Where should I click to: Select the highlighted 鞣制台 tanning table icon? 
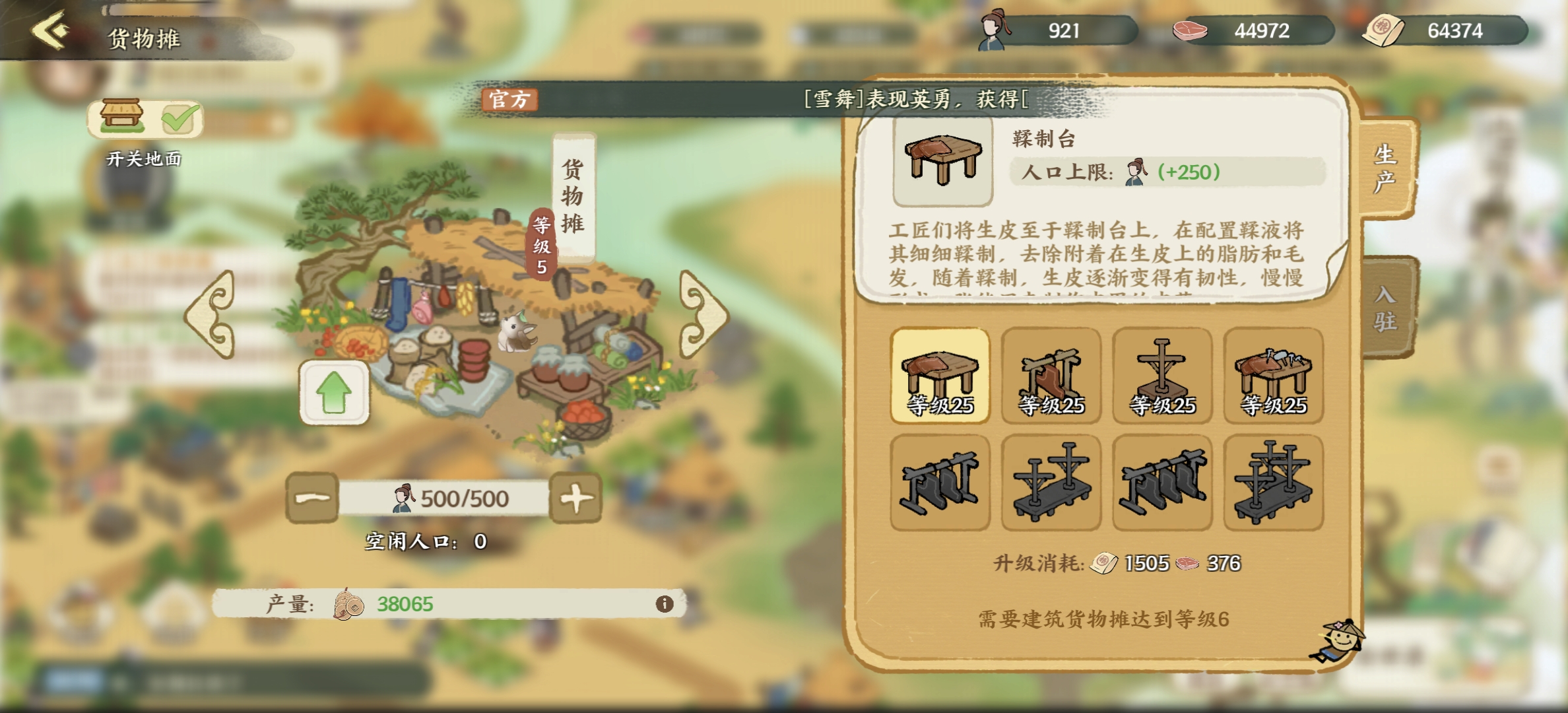click(x=941, y=376)
